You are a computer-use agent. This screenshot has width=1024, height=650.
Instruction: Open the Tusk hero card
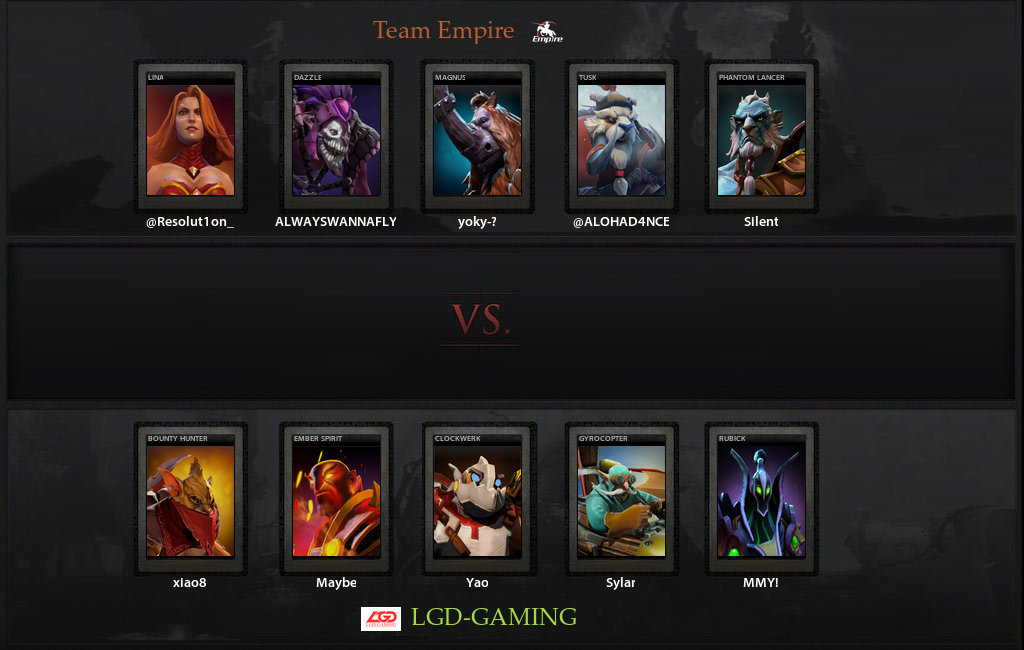click(621, 138)
